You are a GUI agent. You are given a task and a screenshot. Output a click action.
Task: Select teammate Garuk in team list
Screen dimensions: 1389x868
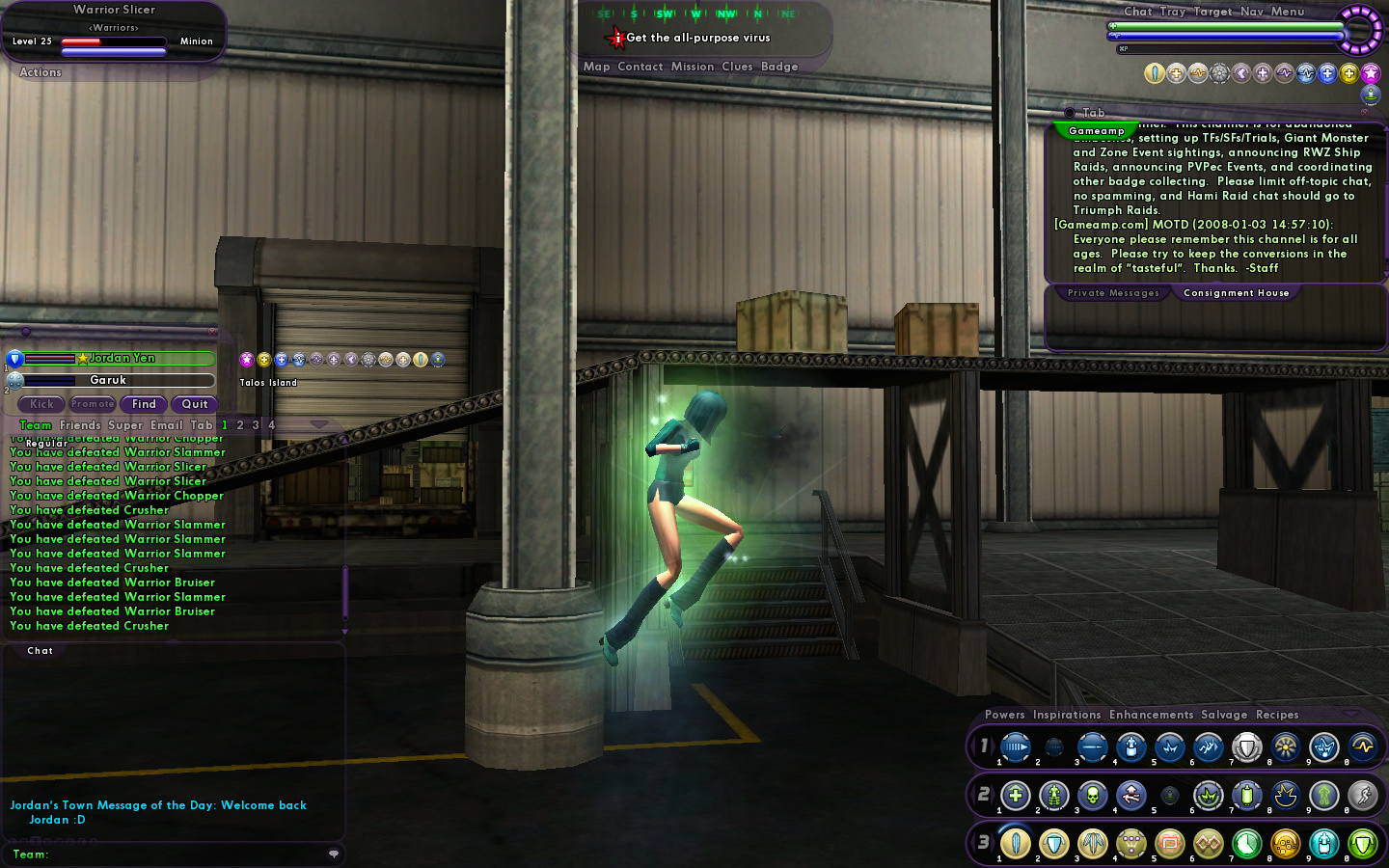pyautogui.click(x=108, y=380)
